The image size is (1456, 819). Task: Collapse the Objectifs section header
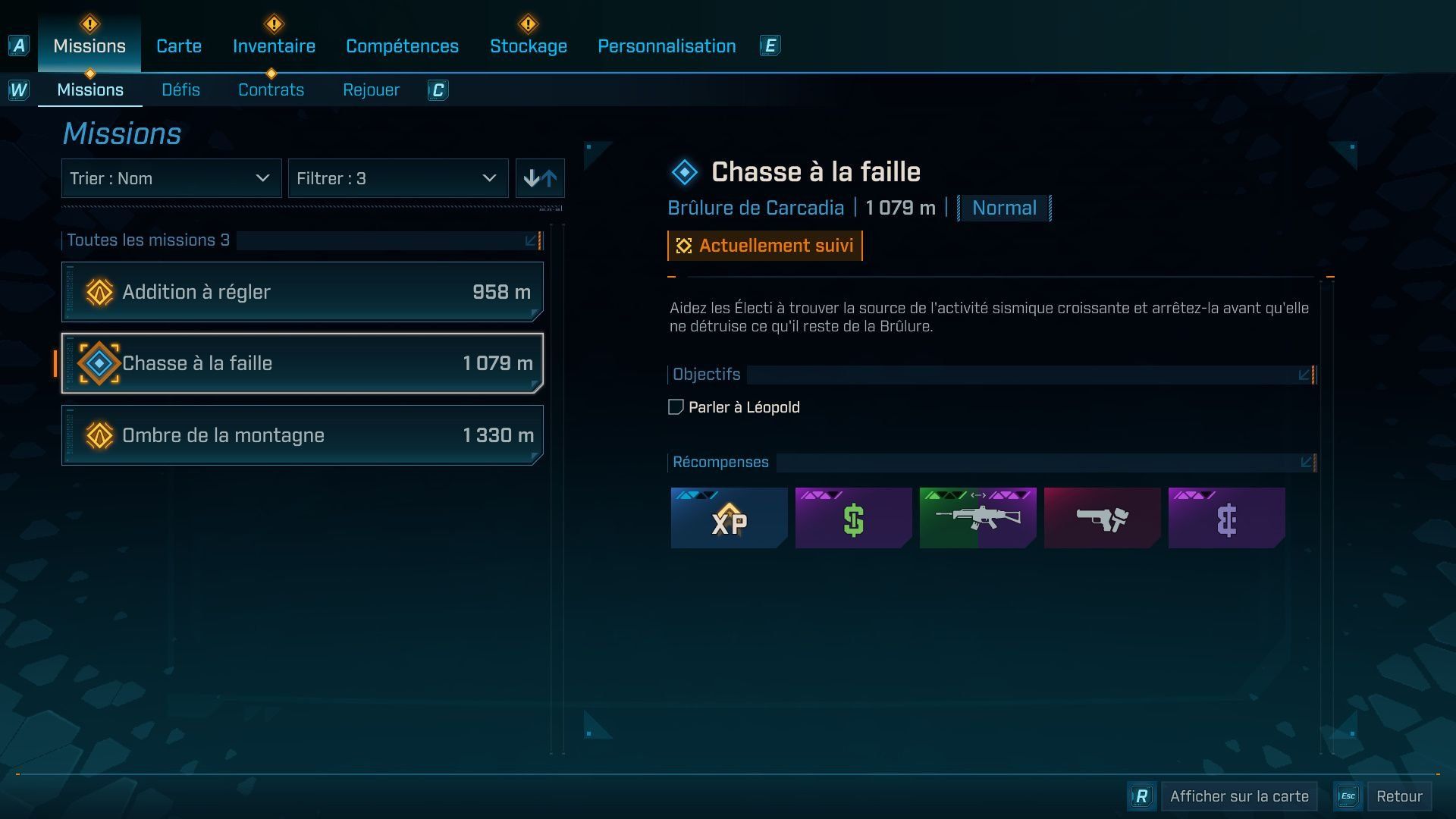(1304, 375)
